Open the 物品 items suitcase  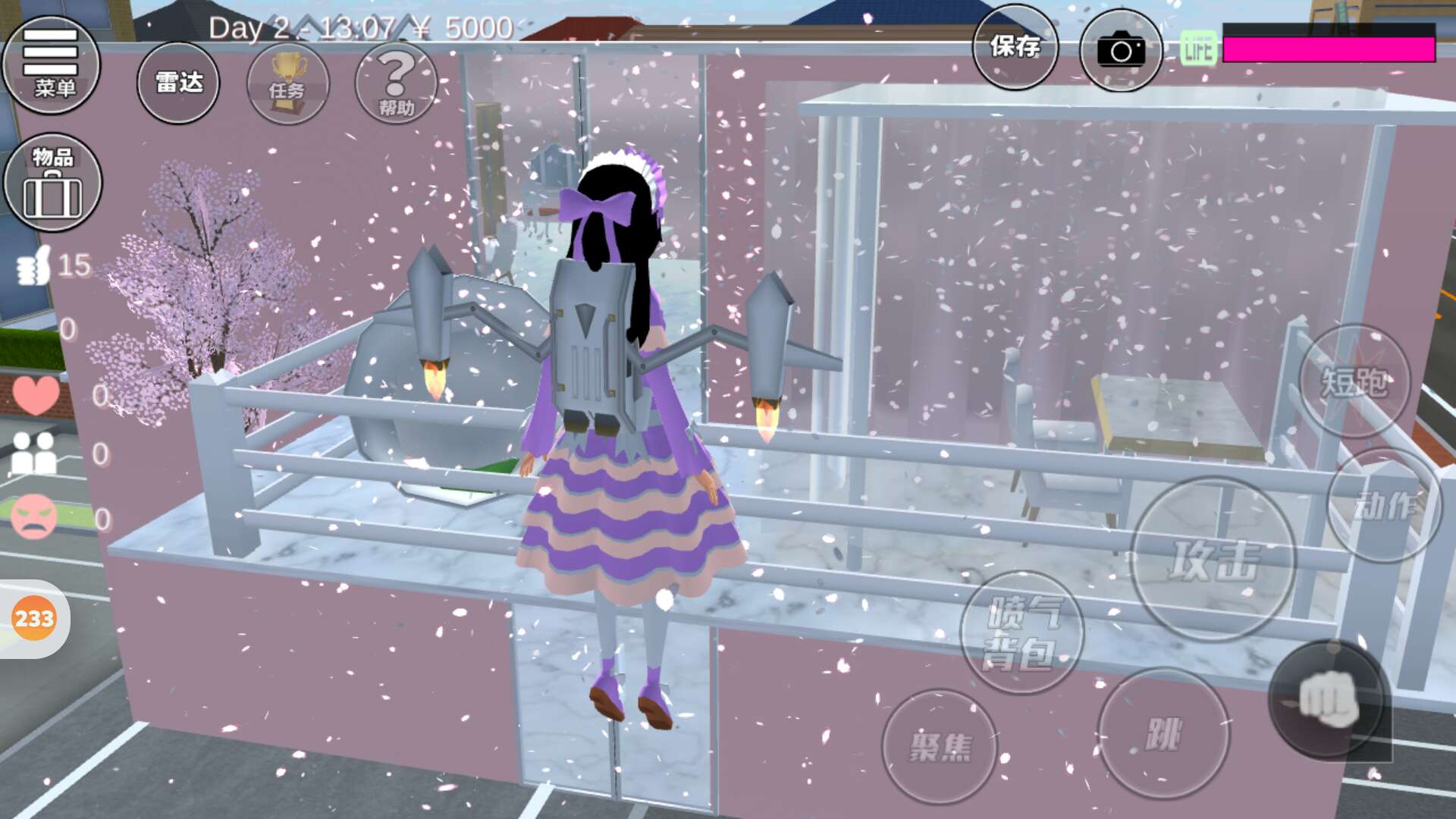coord(52,183)
